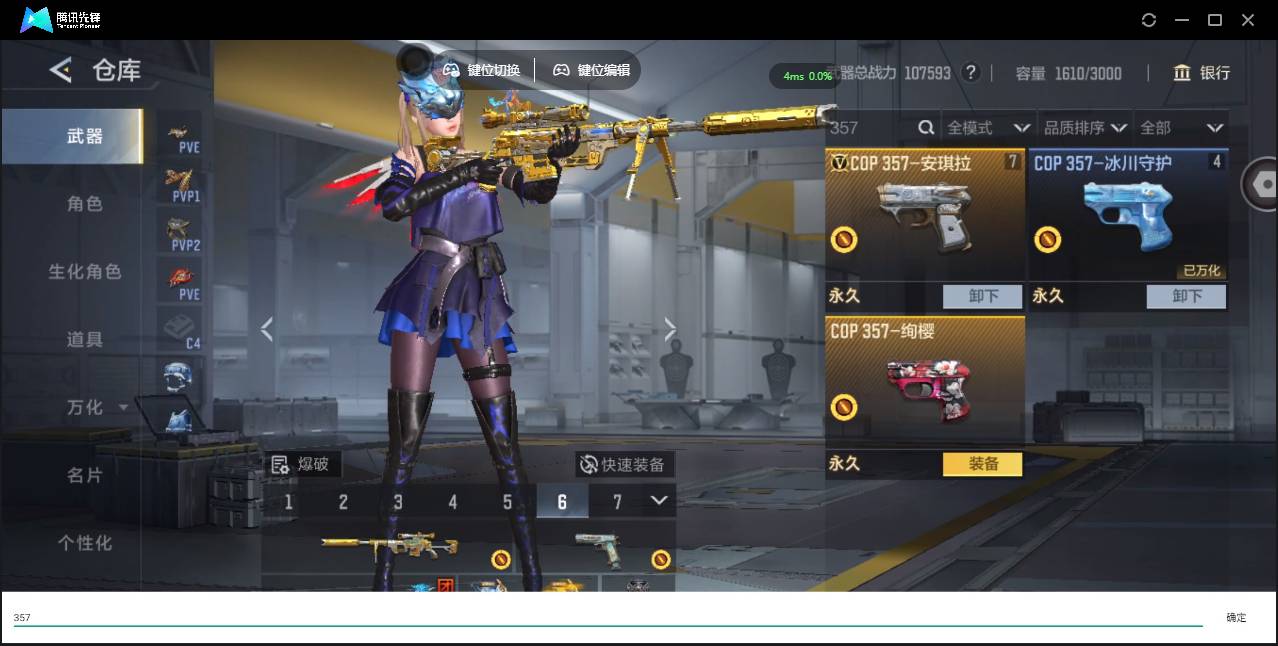The height and width of the screenshot is (646, 1278).
Task: Toggle the 键位切换 key switch
Action: pyautogui.click(x=483, y=70)
